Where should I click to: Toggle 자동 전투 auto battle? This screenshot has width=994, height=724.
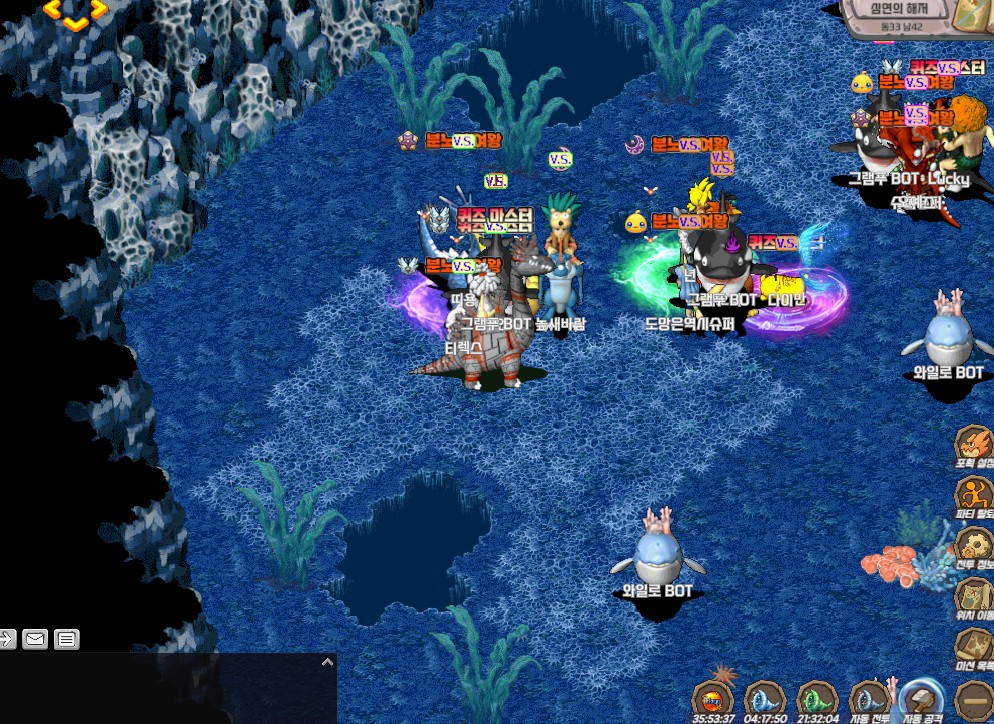(868, 699)
